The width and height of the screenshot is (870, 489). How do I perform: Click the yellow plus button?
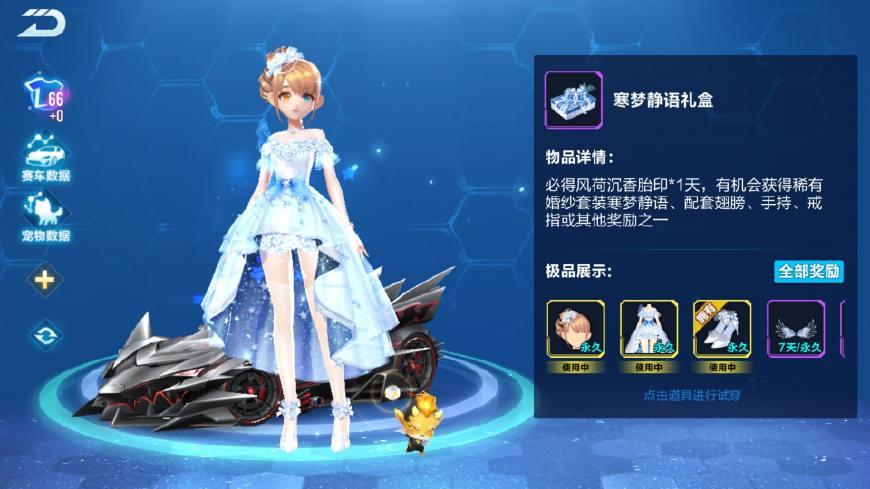click(x=44, y=280)
